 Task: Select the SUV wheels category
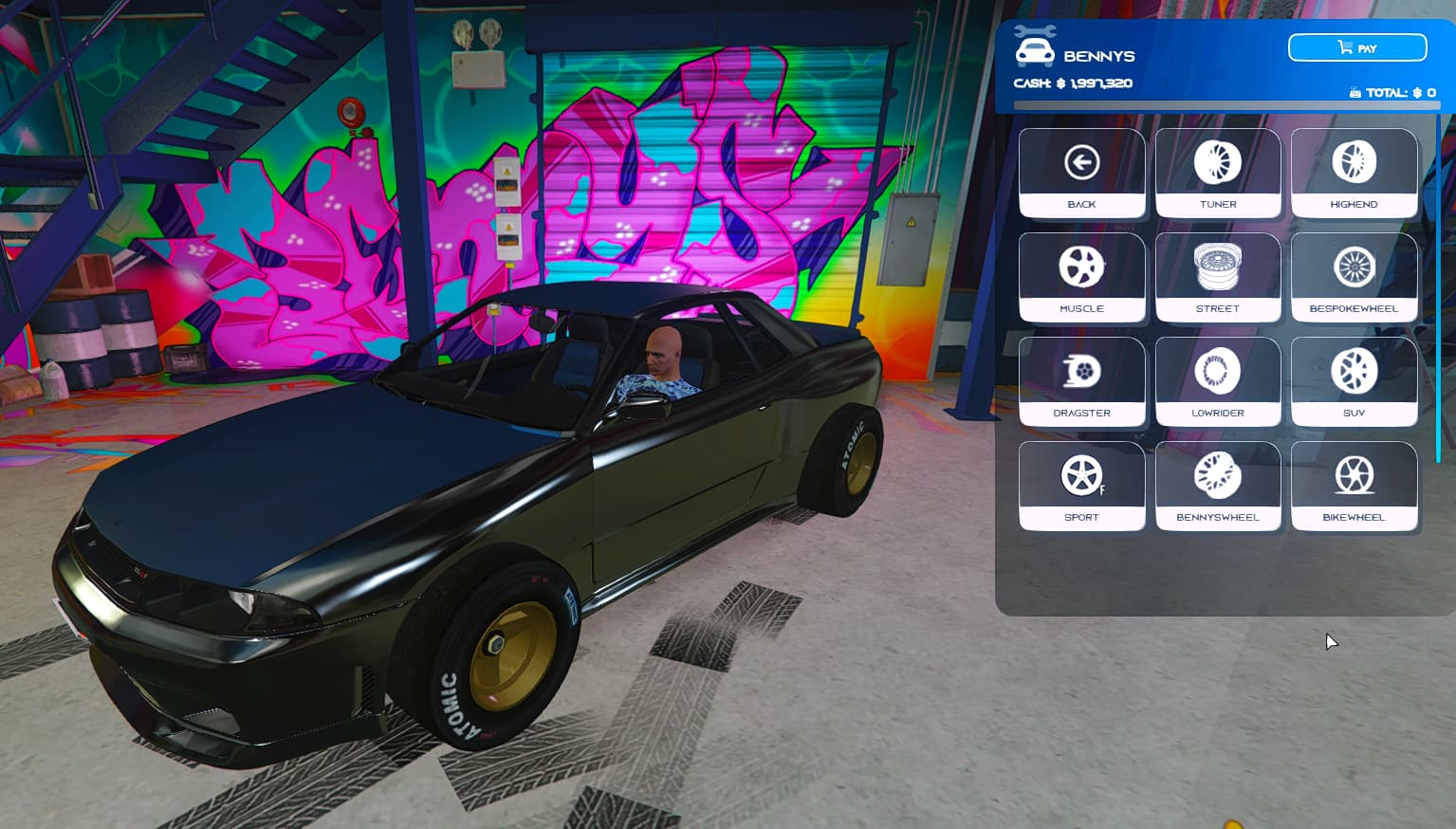pyautogui.click(x=1355, y=382)
